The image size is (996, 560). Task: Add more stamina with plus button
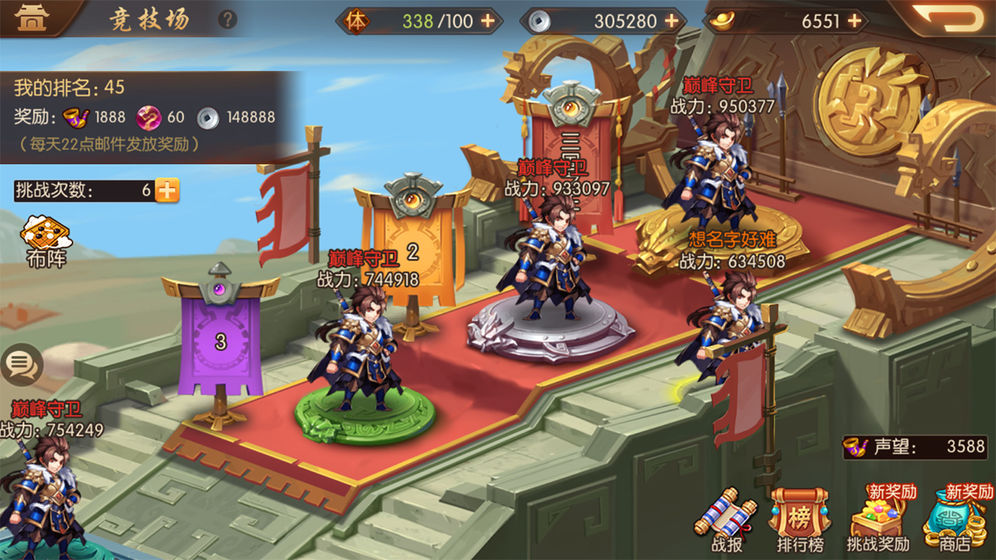pos(487,20)
